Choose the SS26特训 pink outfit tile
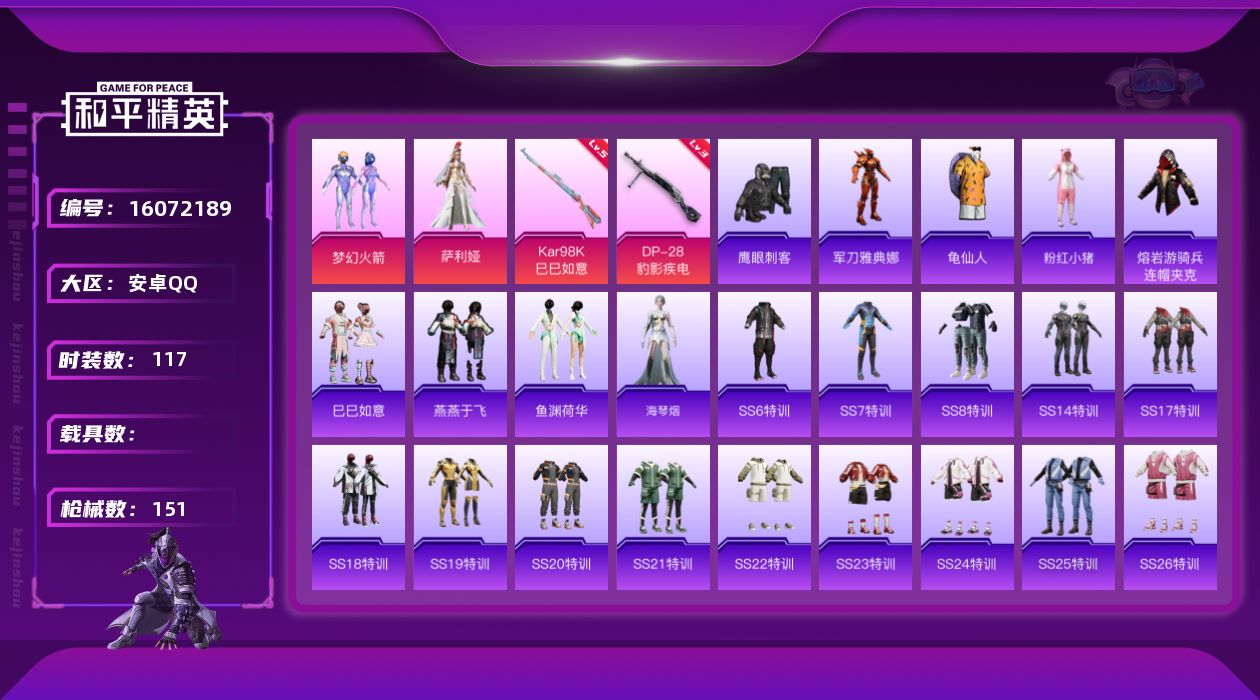Viewport: 1260px width, 700px height. 1170,517
